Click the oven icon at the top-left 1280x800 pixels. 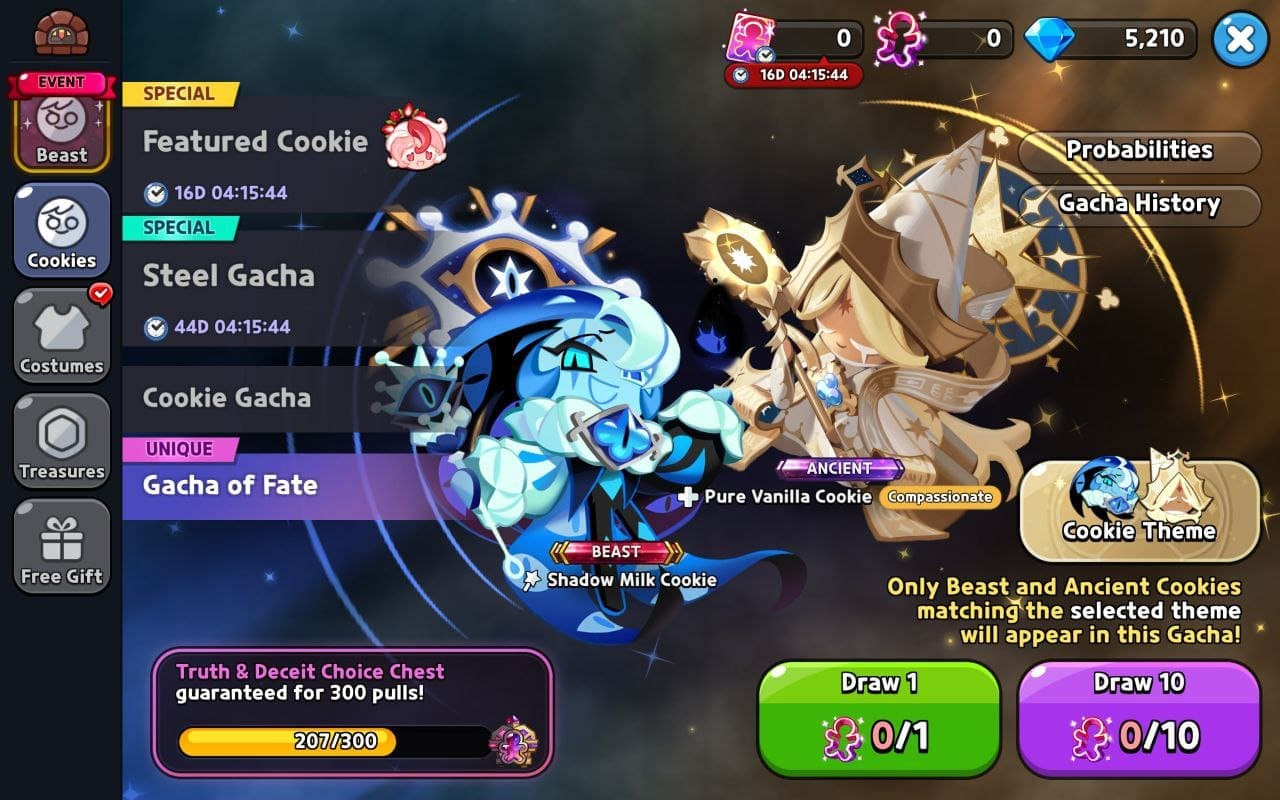pyautogui.click(x=61, y=33)
